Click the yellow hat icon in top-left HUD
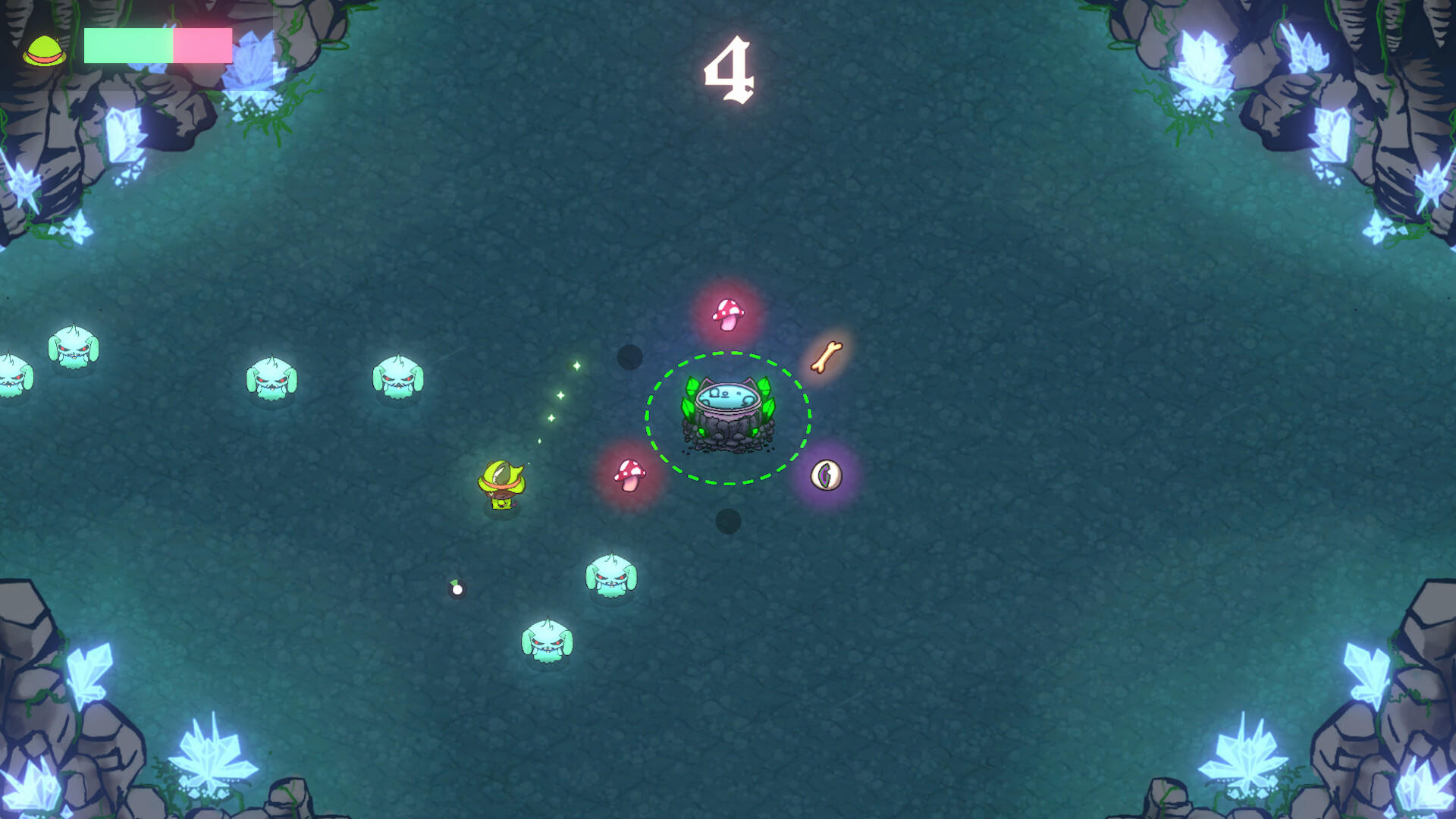 pyautogui.click(x=44, y=48)
